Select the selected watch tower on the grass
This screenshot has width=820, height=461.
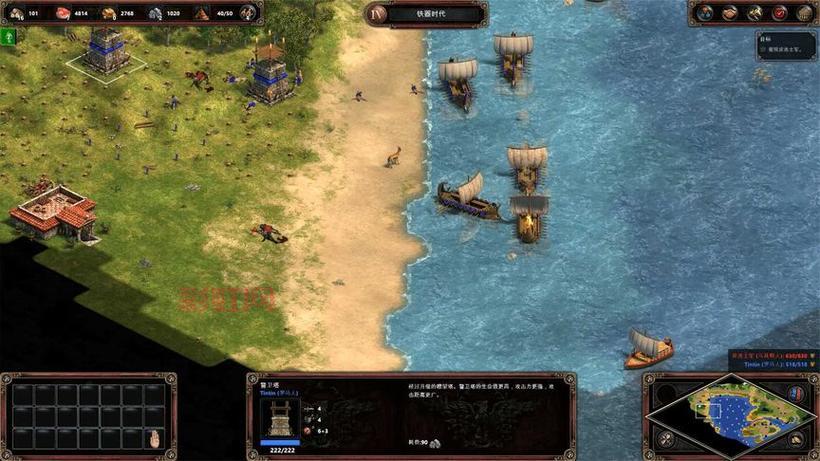pyautogui.click(x=104, y=48)
